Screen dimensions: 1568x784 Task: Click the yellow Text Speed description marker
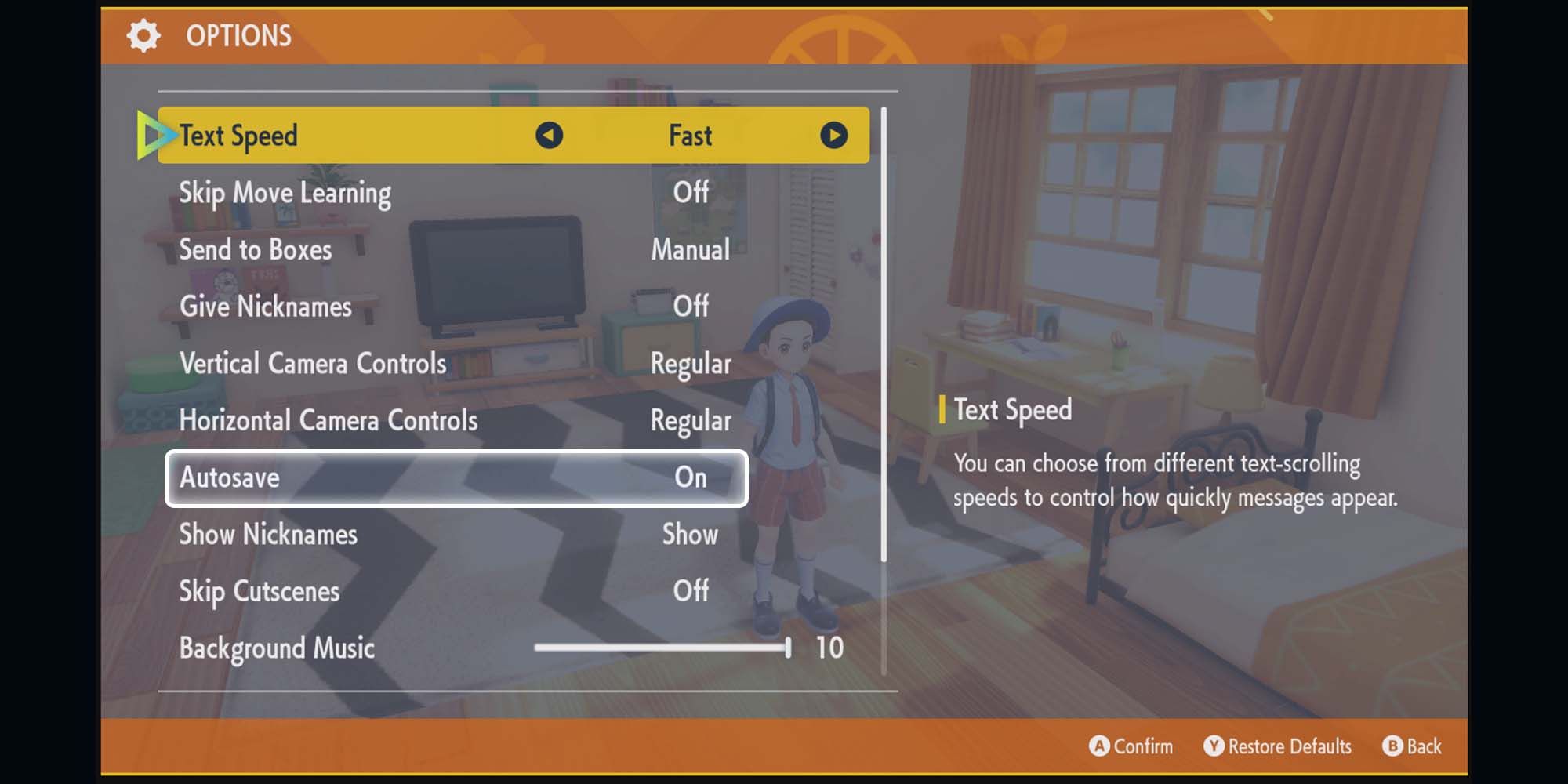coord(942,410)
